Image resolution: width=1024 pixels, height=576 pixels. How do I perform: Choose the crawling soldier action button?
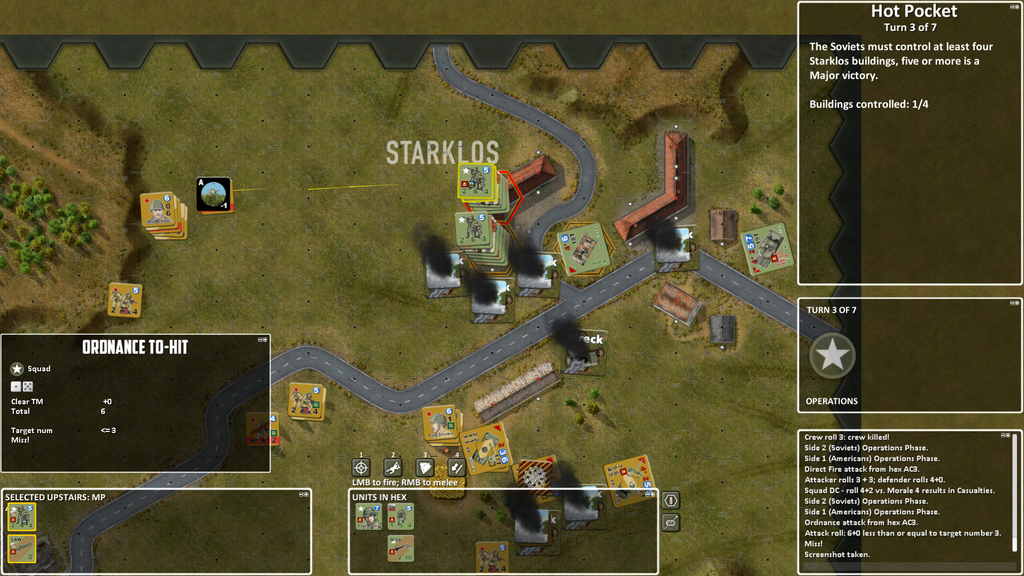pyautogui.click(x=394, y=467)
